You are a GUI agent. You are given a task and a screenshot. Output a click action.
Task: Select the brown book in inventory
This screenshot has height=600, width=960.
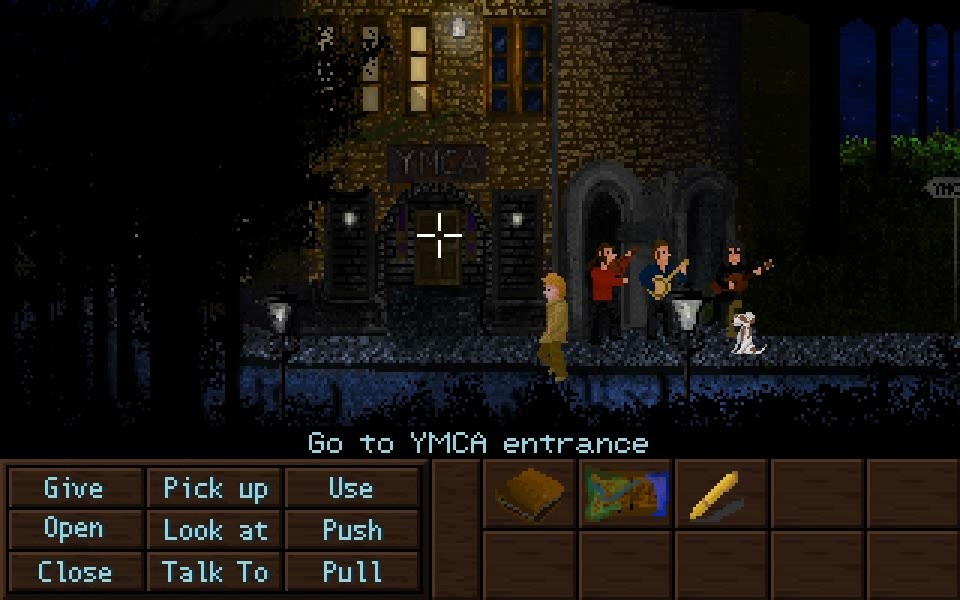point(530,494)
